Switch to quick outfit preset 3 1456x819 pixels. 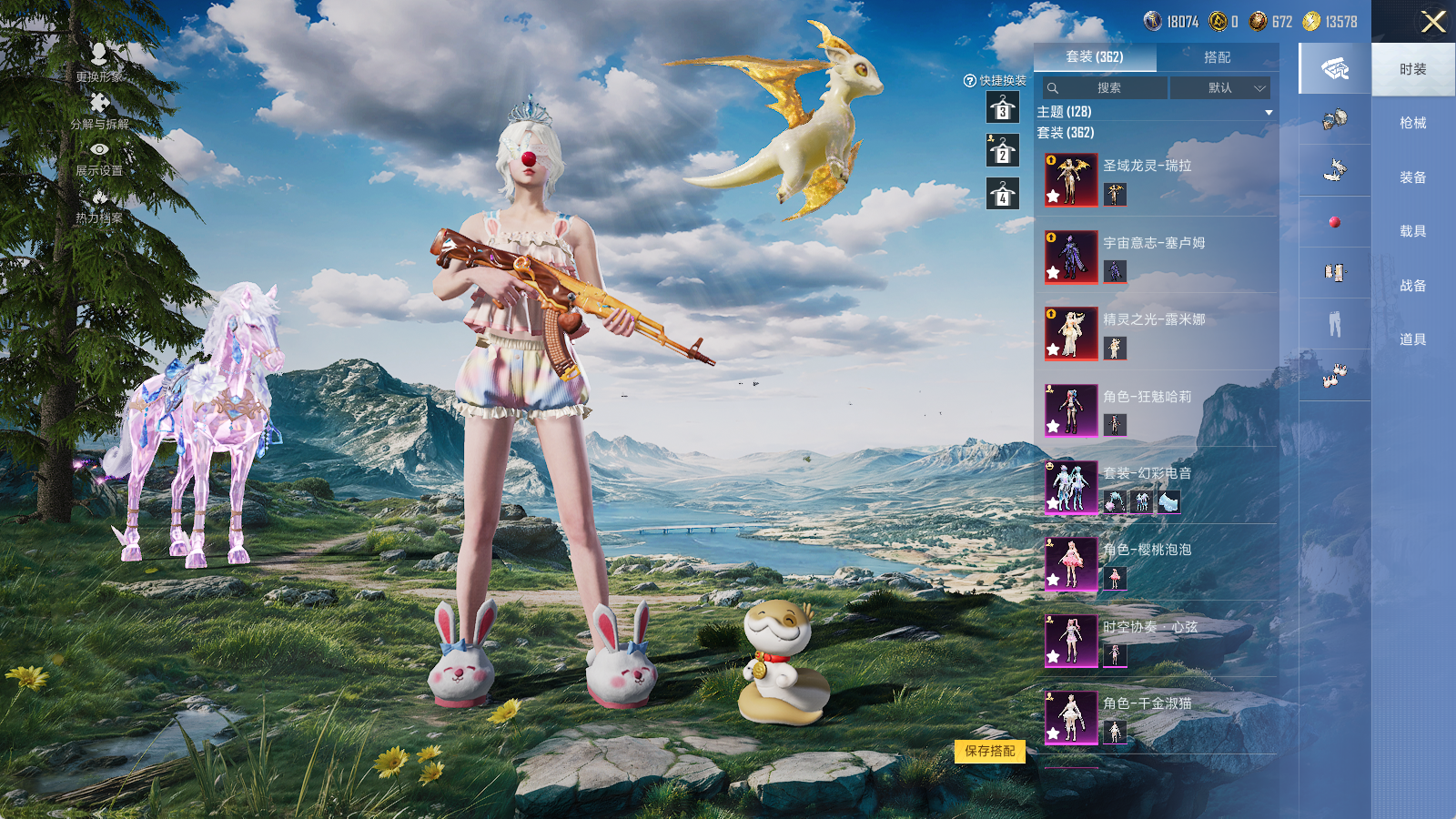(1003, 108)
